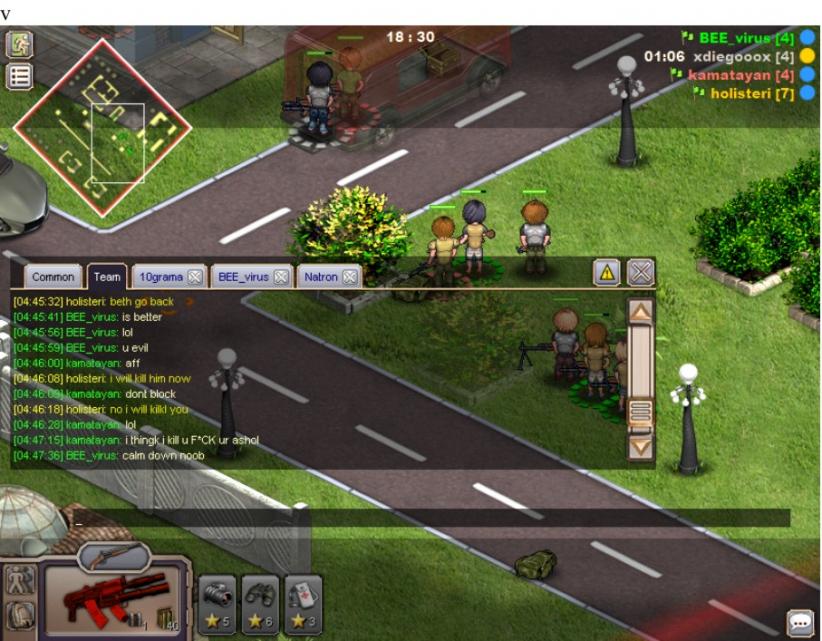The width and height of the screenshot is (822, 641).
Task: Close the Natron chat tab
Action: click(350, 277)
